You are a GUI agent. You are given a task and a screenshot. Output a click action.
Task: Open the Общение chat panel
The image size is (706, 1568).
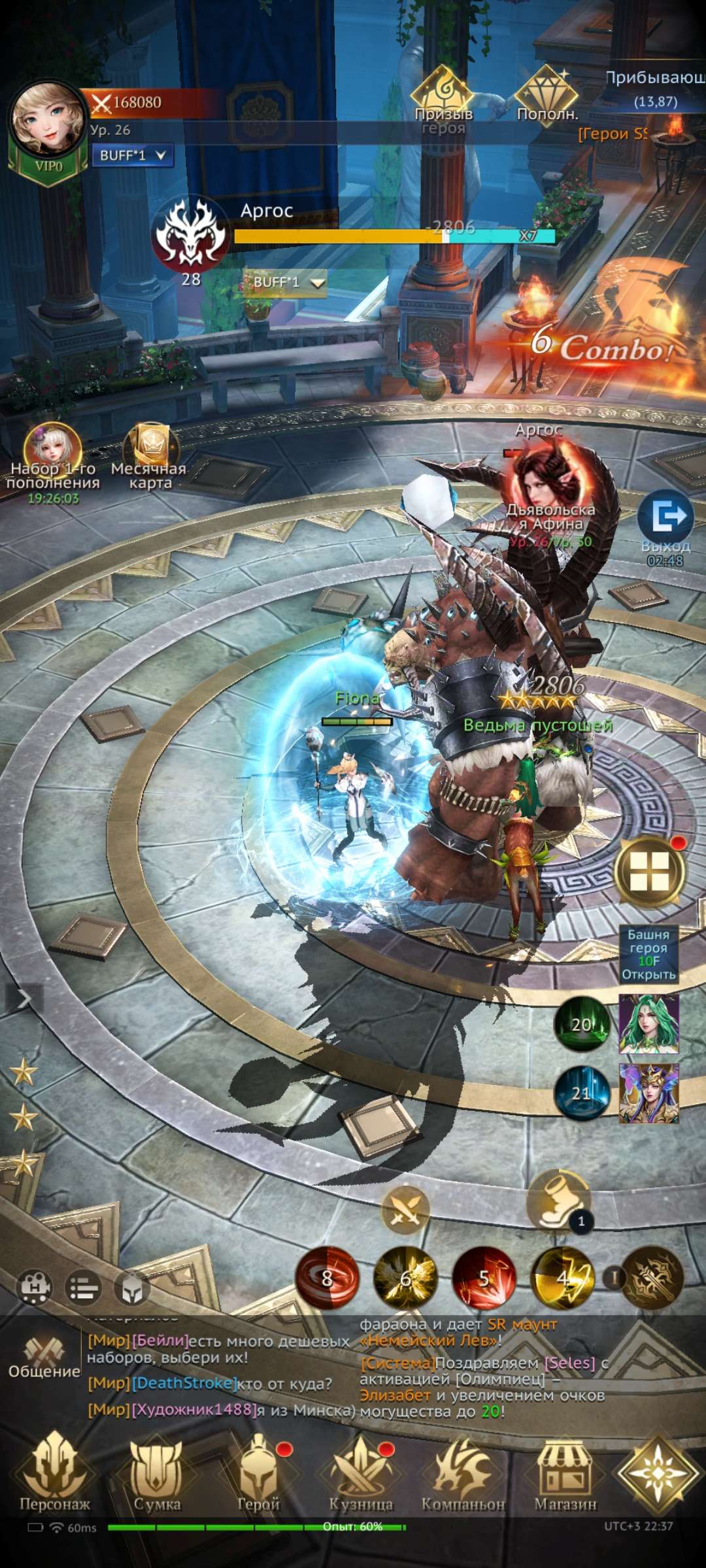44,1359
